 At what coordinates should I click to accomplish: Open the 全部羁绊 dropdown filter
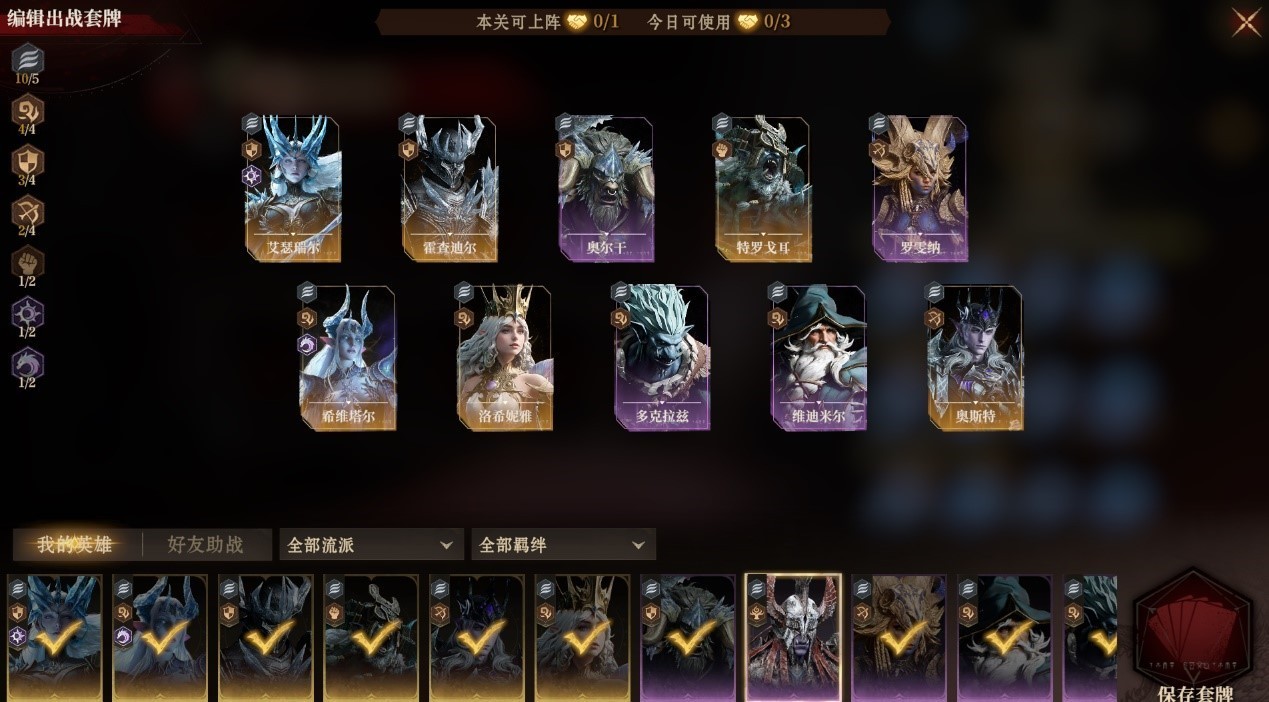pyautogui.click(x=563, y=545)
